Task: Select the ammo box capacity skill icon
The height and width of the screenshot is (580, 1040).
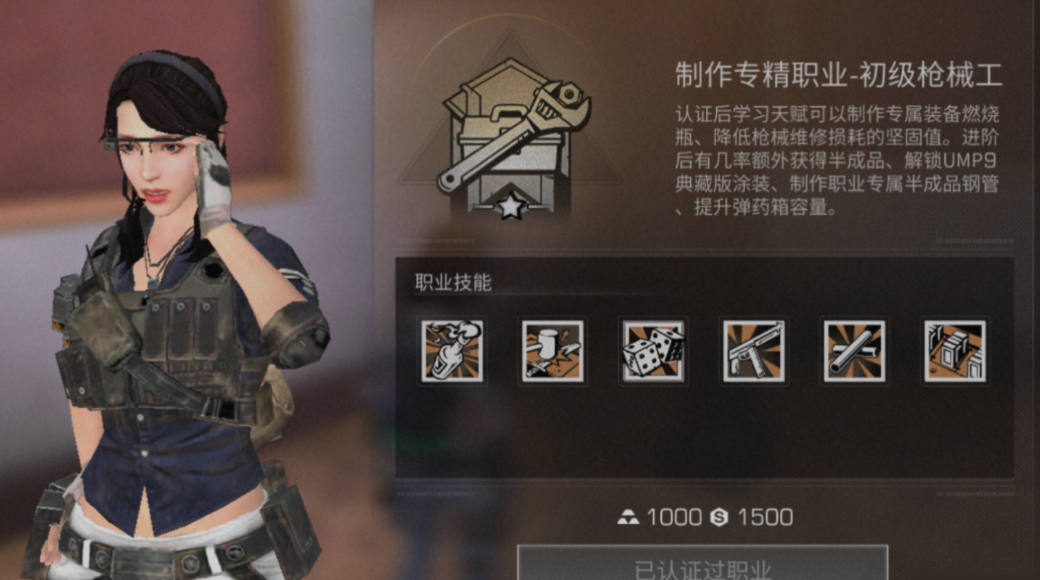Action: pos(955,351)
